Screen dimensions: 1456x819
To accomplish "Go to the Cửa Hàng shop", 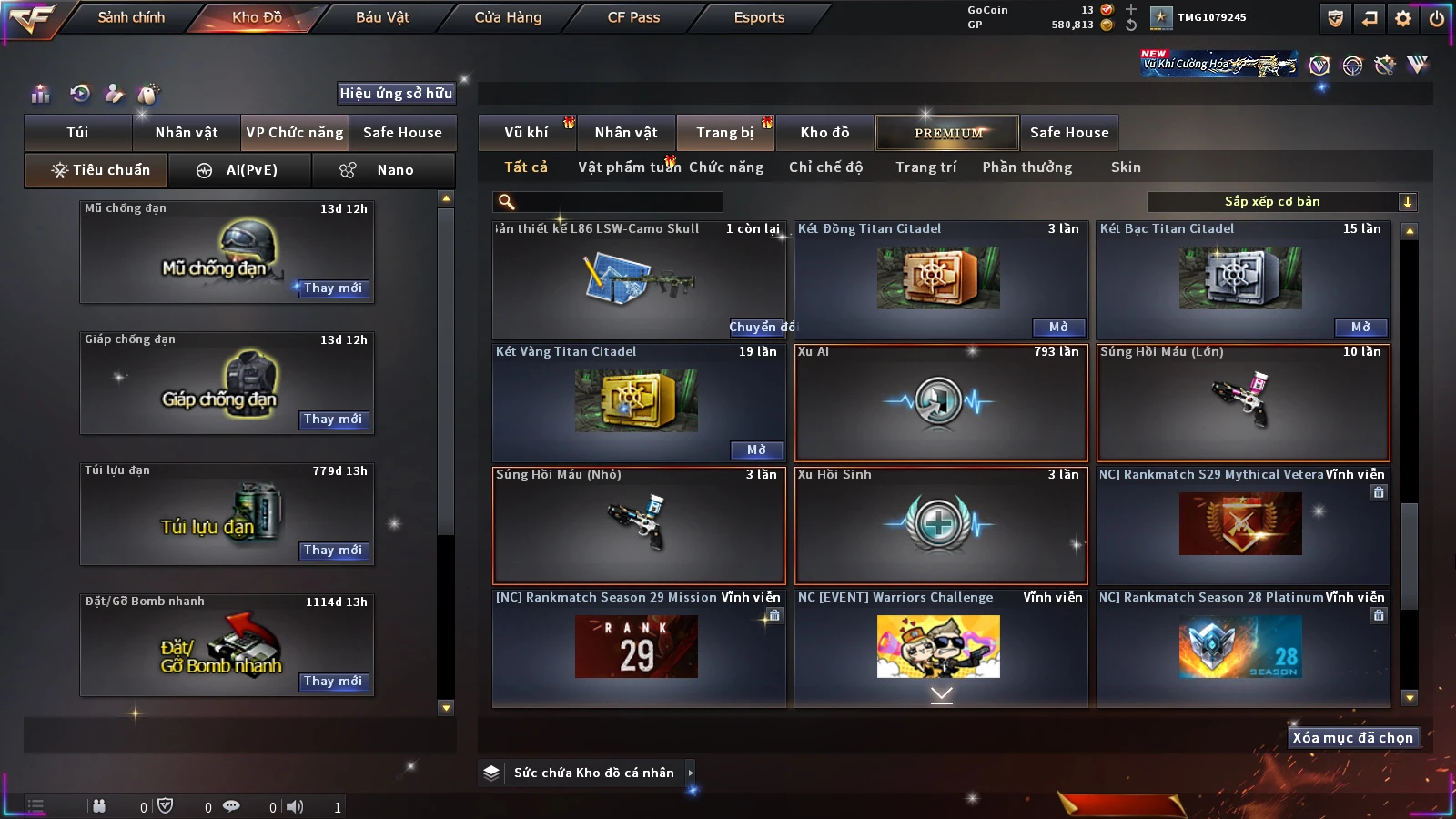I will [x=508, y=17].
